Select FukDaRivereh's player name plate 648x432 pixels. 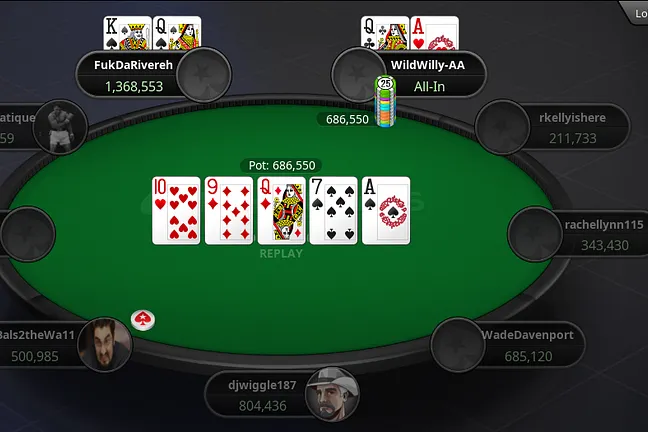(x=134, y=75)
